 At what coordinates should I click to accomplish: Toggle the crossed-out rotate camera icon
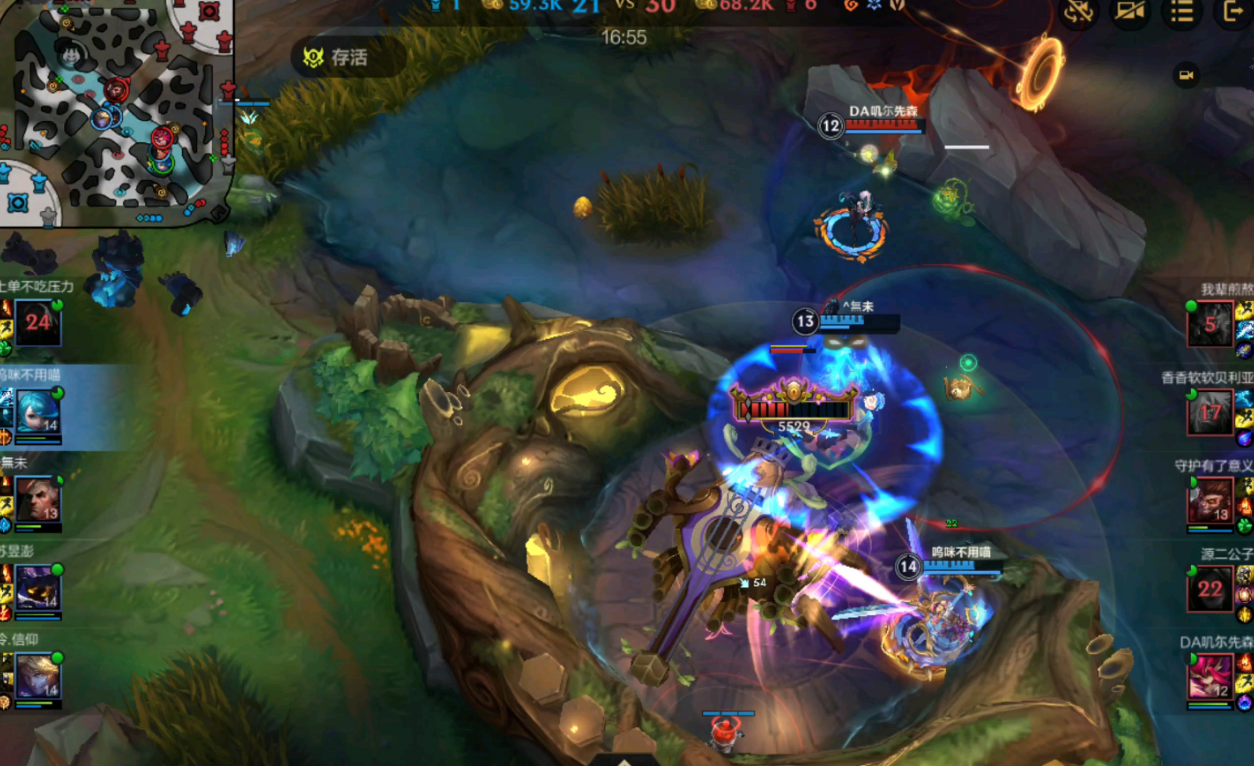[1078, 12]
